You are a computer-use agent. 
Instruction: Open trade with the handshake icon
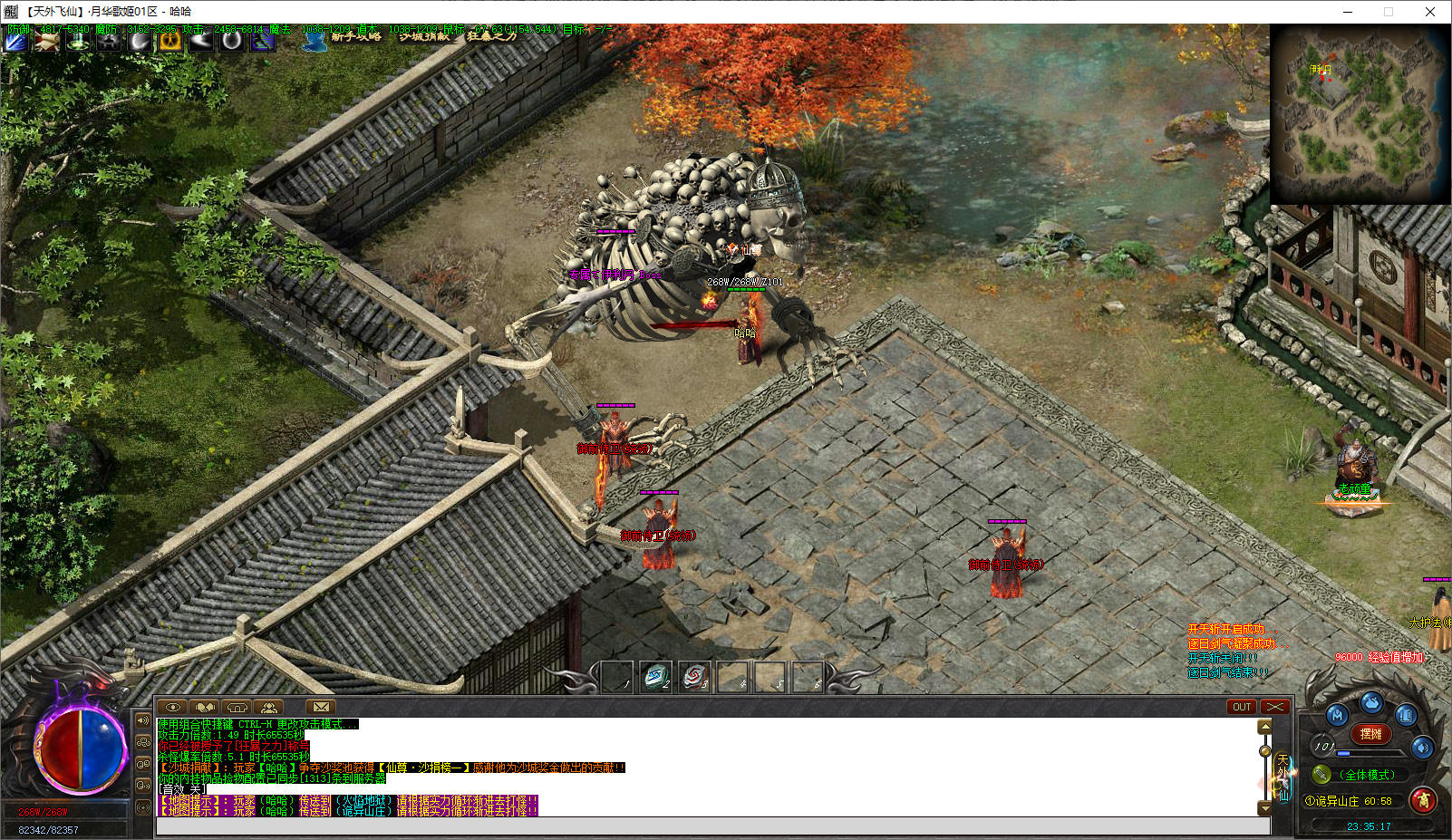205,707
